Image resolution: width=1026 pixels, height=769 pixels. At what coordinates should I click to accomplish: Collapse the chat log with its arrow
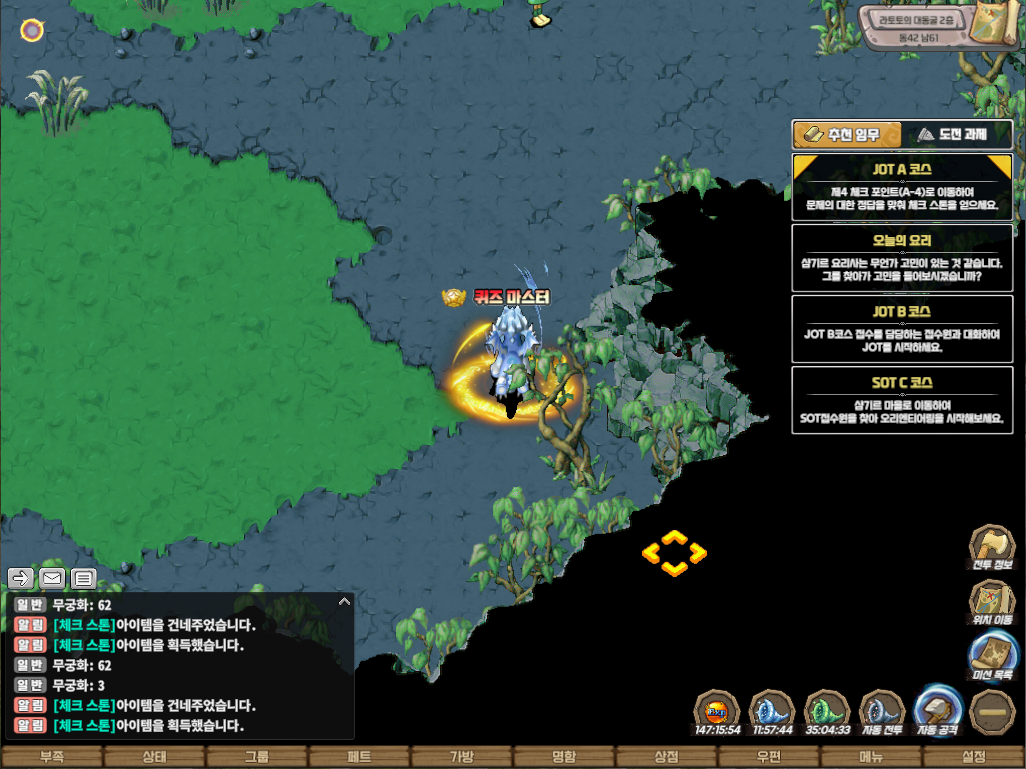coord(344,602)
